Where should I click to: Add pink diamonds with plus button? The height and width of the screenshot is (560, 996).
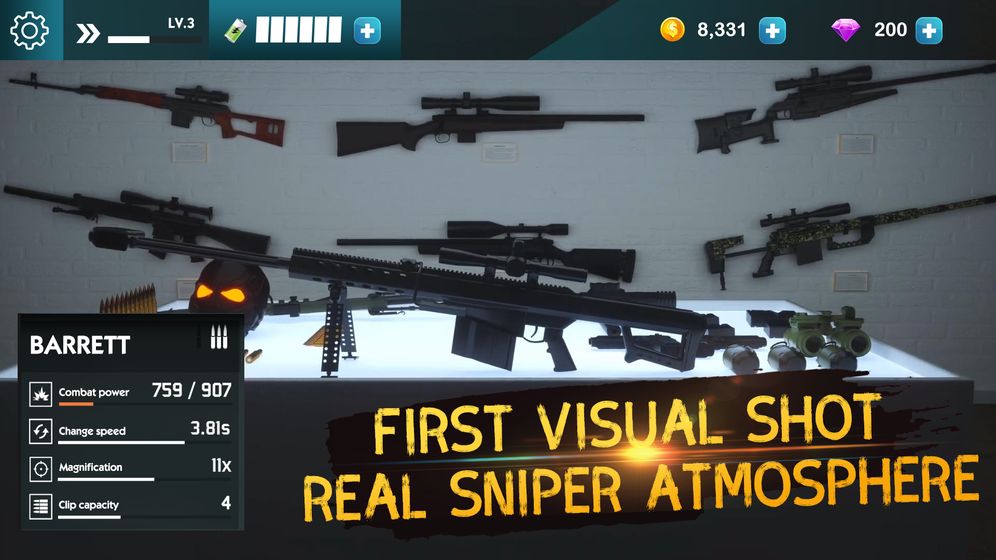pos(929,31)
